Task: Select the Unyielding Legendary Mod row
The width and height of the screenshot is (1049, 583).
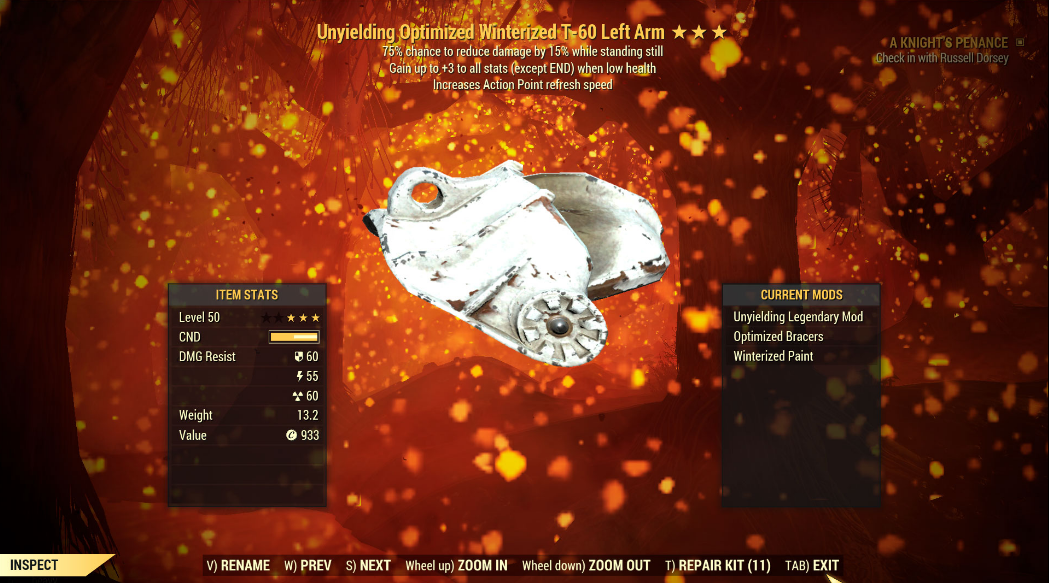Action: (798, 317)
